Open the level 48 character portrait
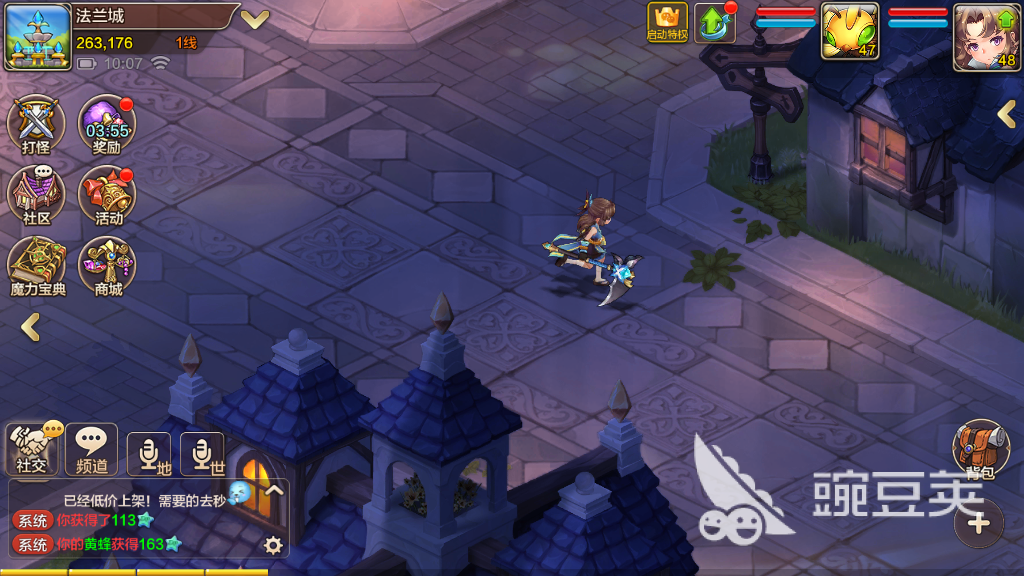Screen dimensions: 1024x576 click(987, 36)
